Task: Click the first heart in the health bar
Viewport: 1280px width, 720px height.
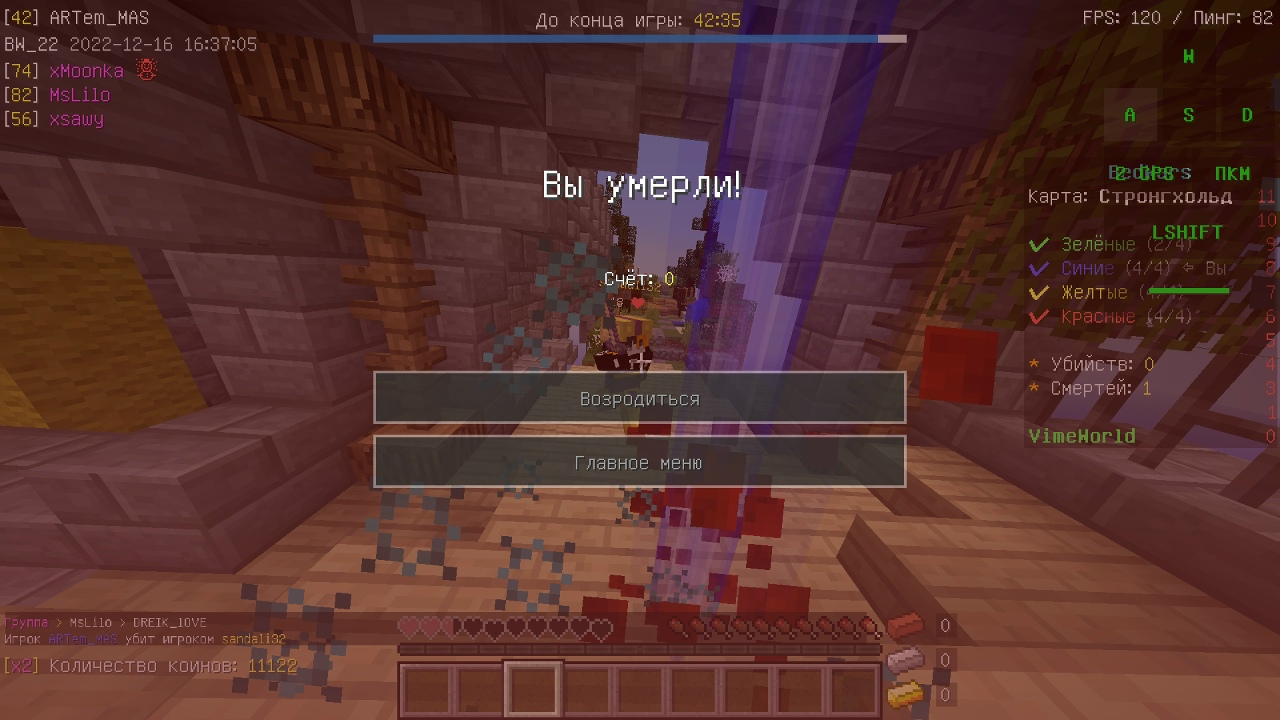Action: coord(408,625)
